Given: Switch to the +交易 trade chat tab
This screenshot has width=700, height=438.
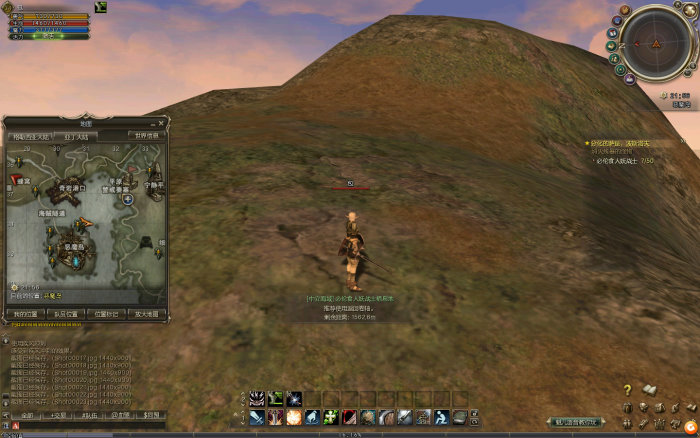Looking at the screenshot, I should [59, 414].
